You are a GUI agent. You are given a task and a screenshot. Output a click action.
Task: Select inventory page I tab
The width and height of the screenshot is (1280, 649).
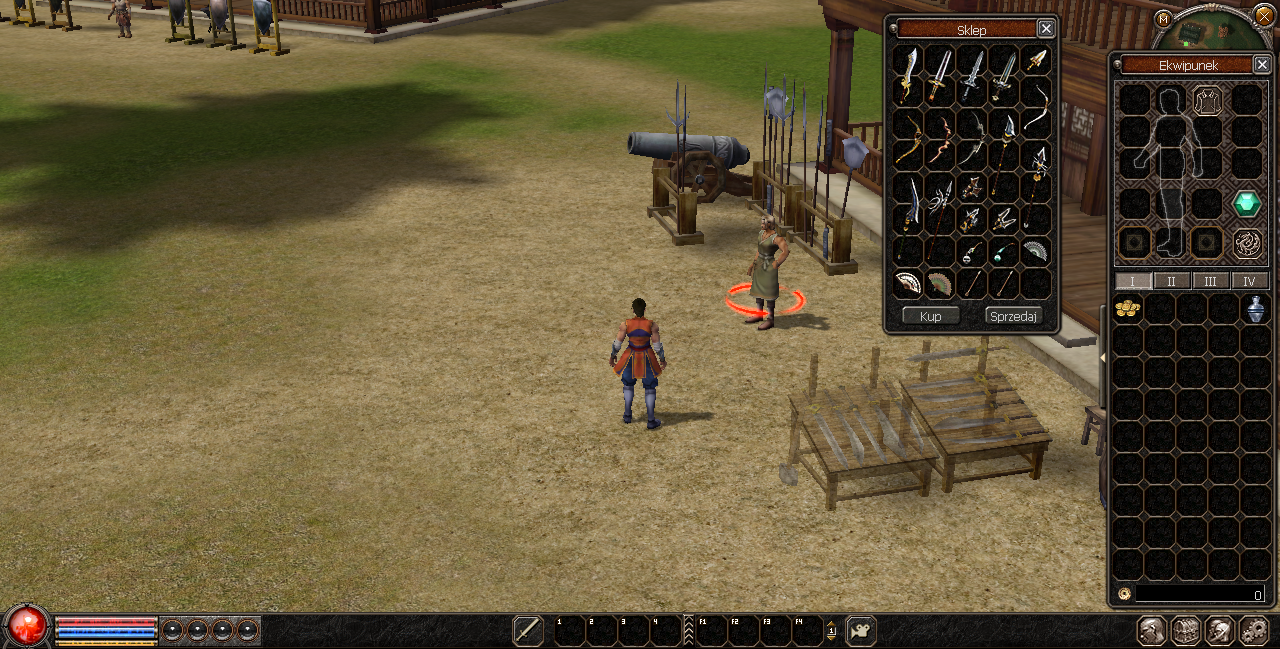click(x=1133, y=281)
